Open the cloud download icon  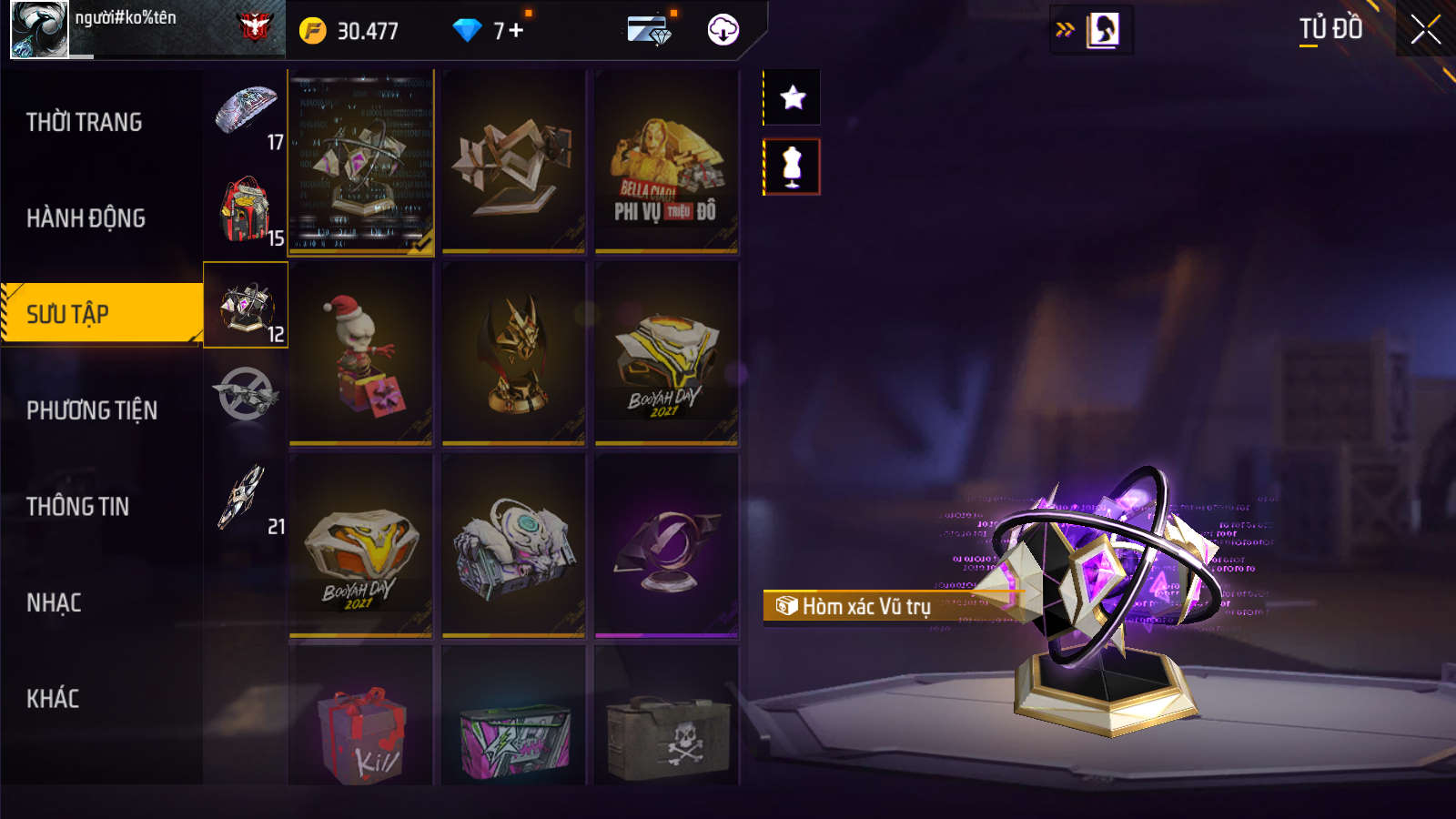click(x=723, y=30)
